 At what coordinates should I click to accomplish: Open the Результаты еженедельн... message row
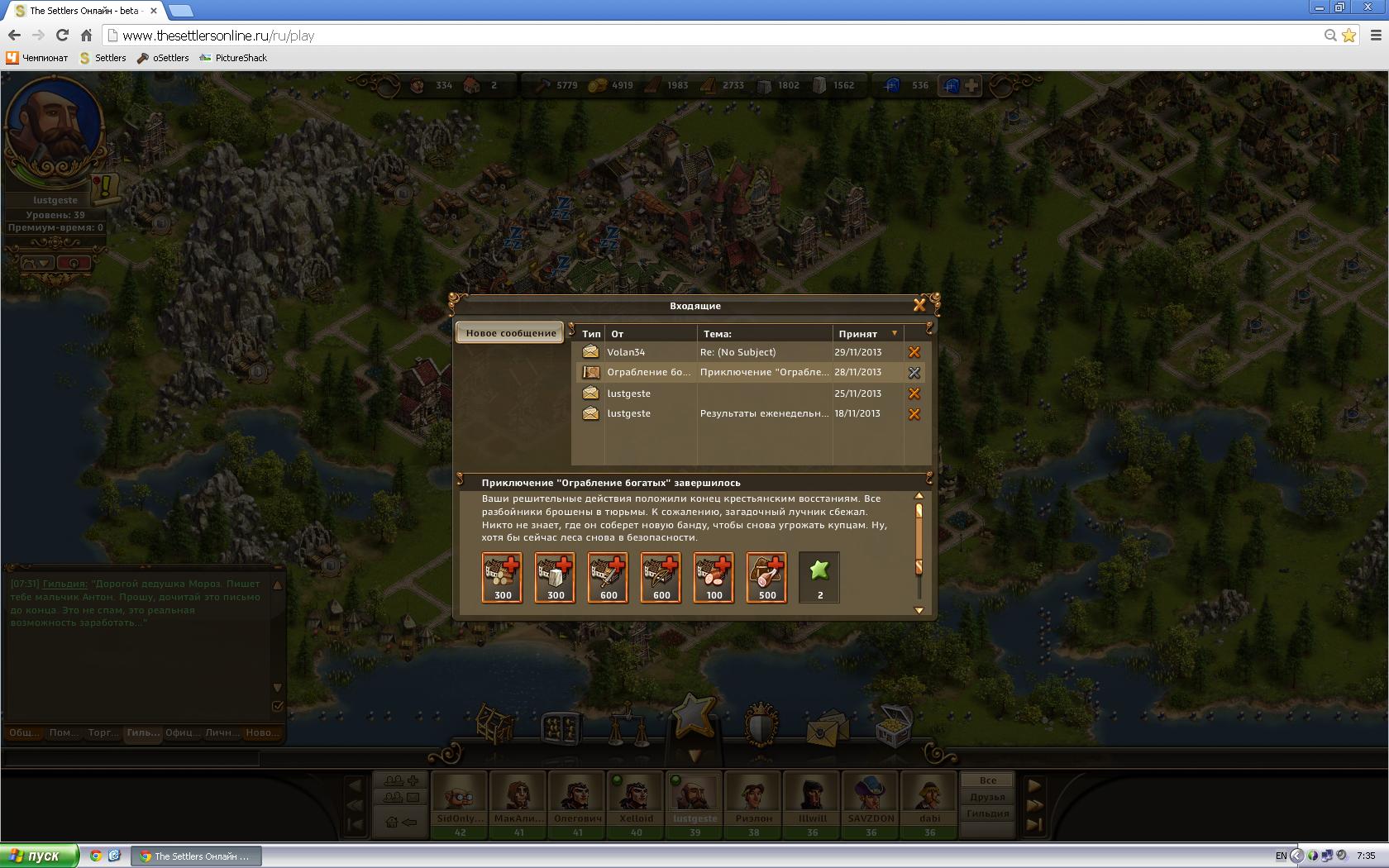point(763,414)
